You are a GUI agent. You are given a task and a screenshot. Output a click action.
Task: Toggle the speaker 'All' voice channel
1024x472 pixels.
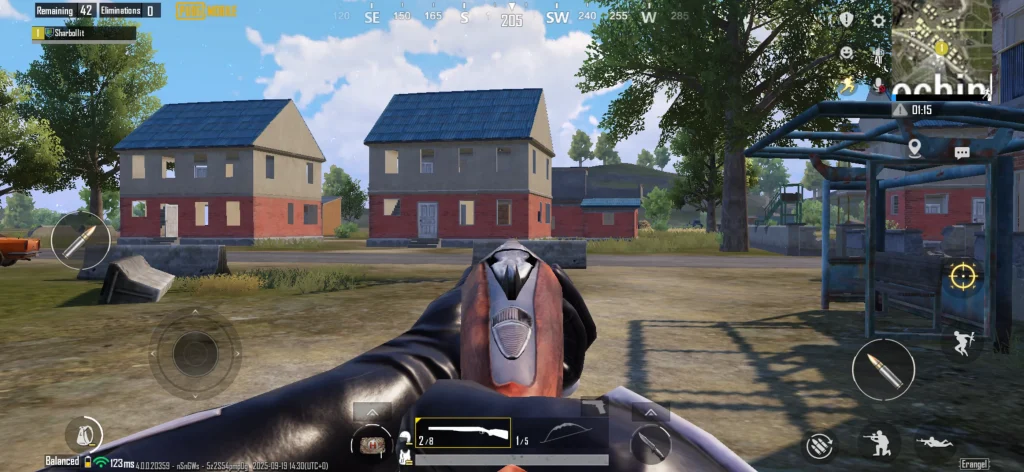[878, 54]
